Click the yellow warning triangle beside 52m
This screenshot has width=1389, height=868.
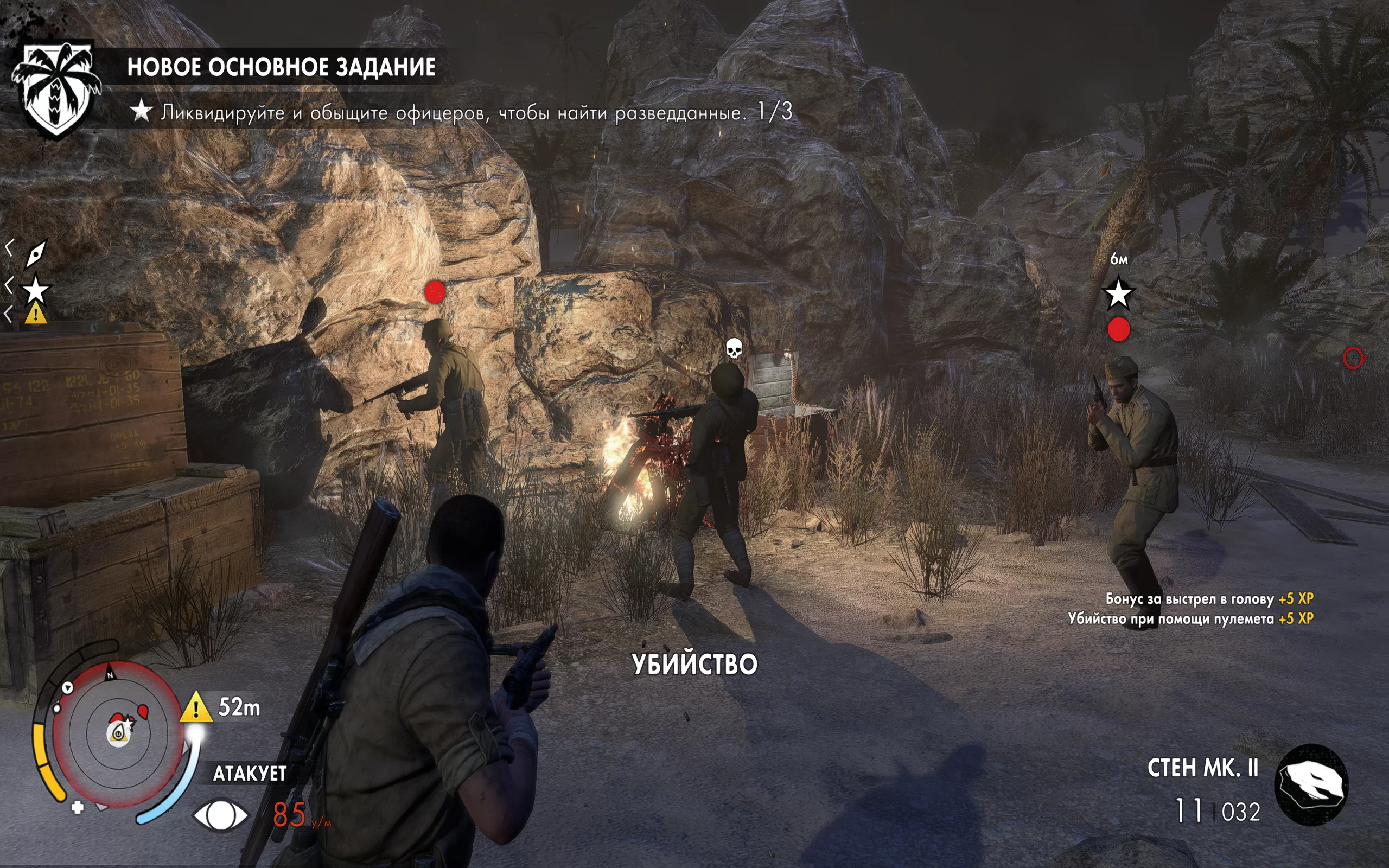(196, 708)
